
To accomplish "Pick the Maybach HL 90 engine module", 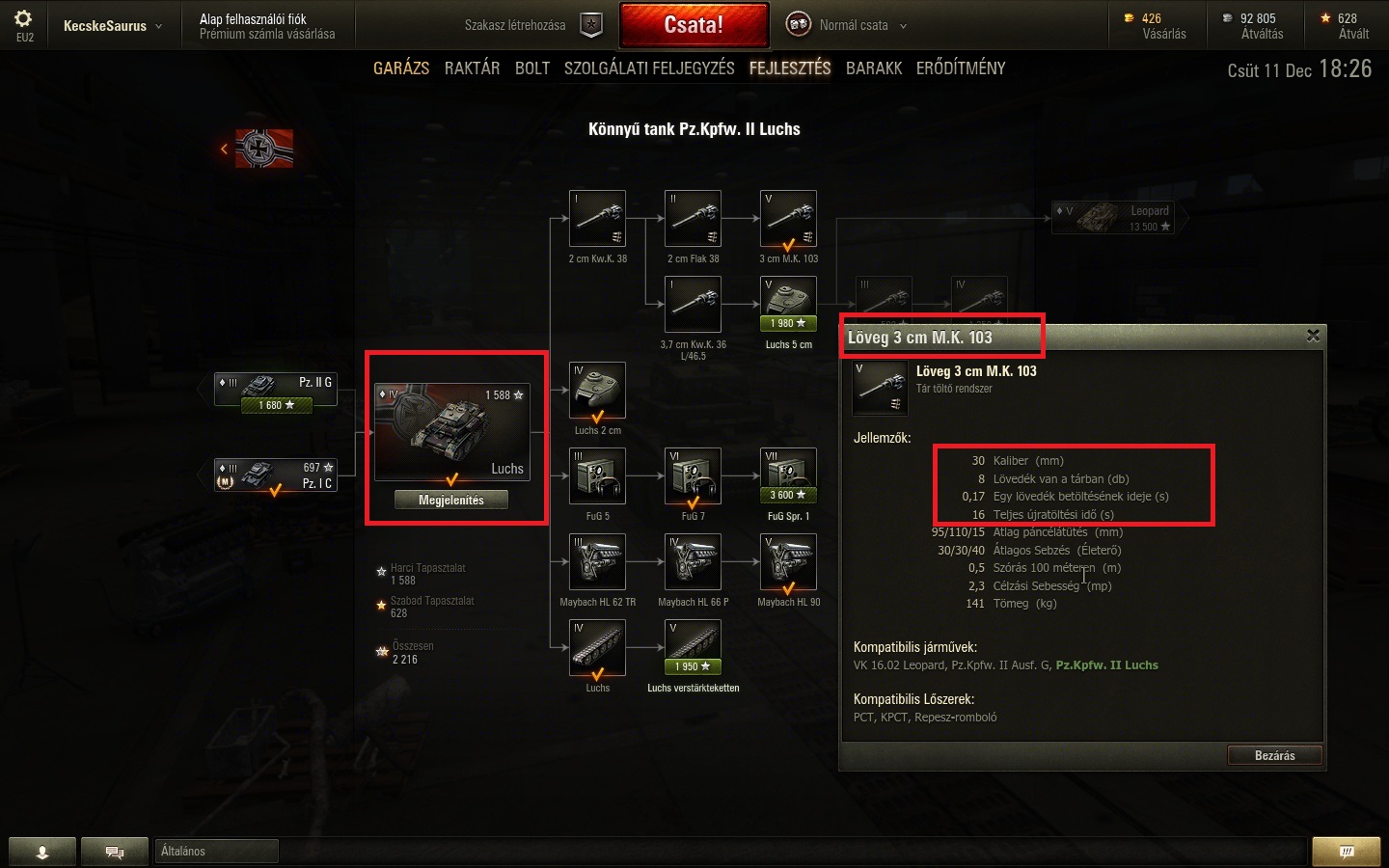I will coord(788,561).
